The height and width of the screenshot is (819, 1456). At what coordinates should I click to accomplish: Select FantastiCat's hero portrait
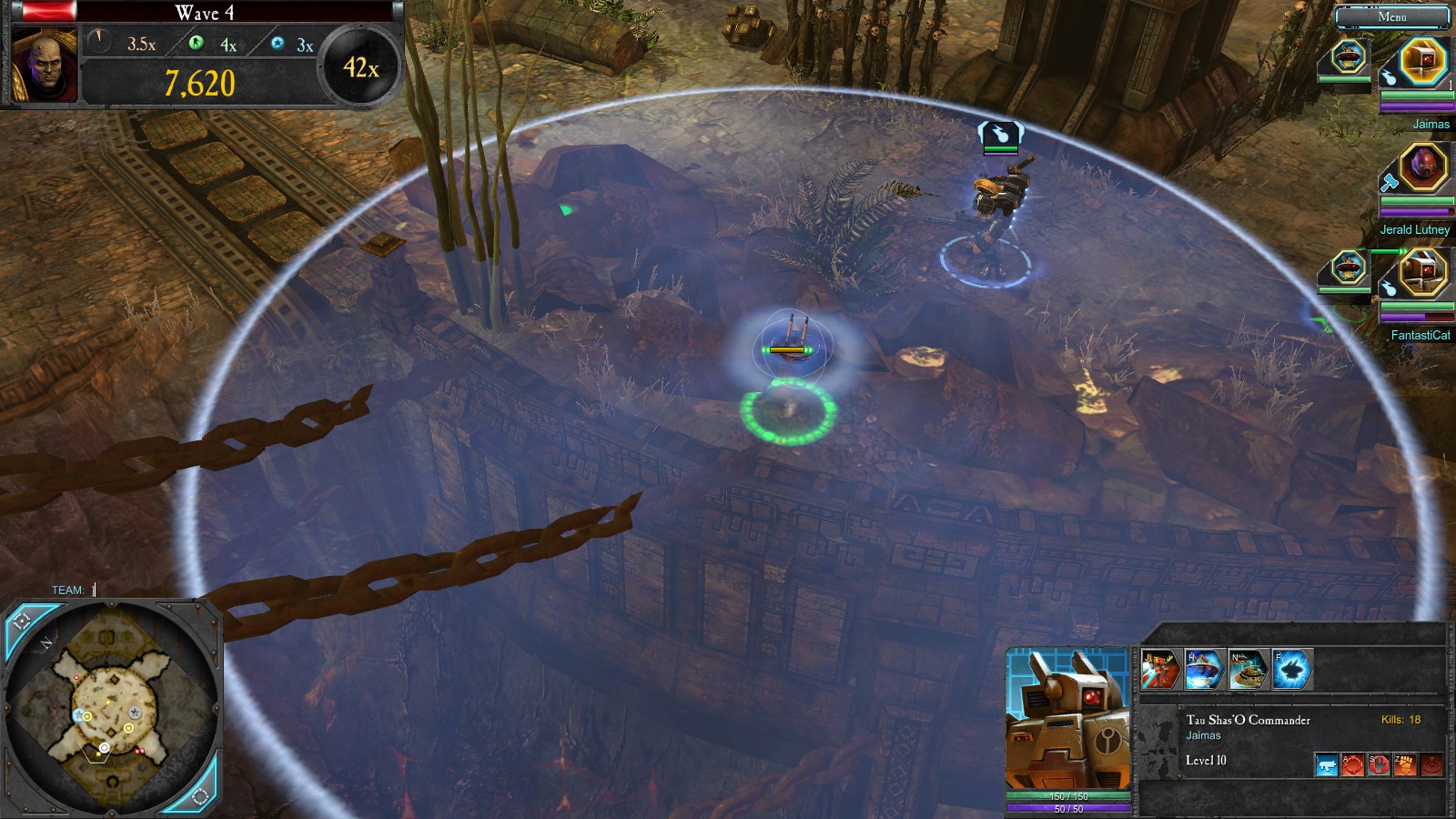(x=1422, y=272)
